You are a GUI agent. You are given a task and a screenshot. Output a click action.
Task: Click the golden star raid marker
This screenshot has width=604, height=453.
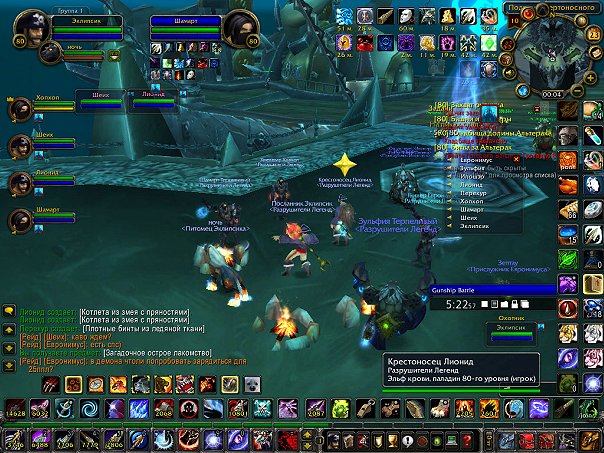[x=344, y=163]
